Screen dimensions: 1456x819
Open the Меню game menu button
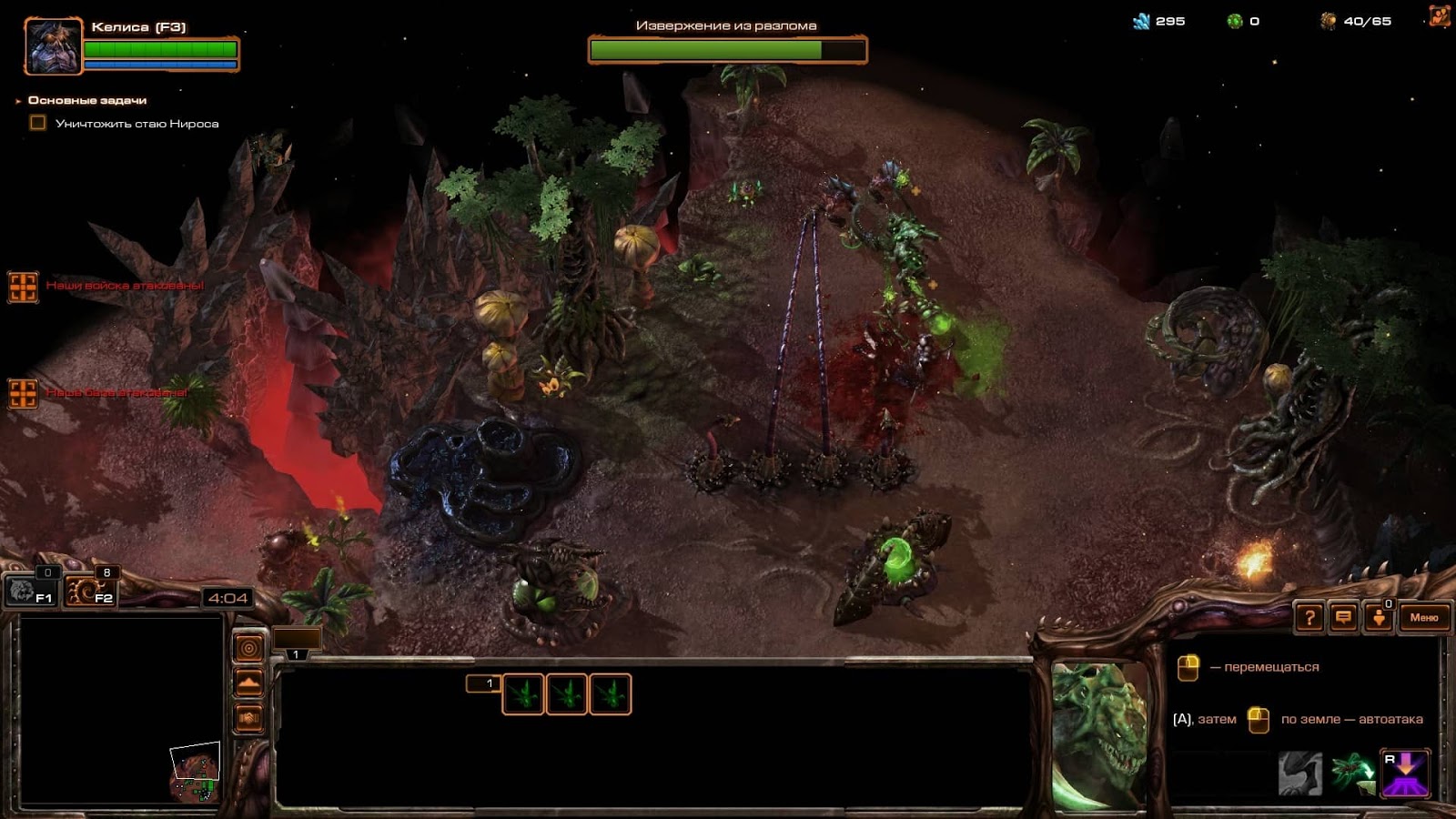tap(1423, 618)
